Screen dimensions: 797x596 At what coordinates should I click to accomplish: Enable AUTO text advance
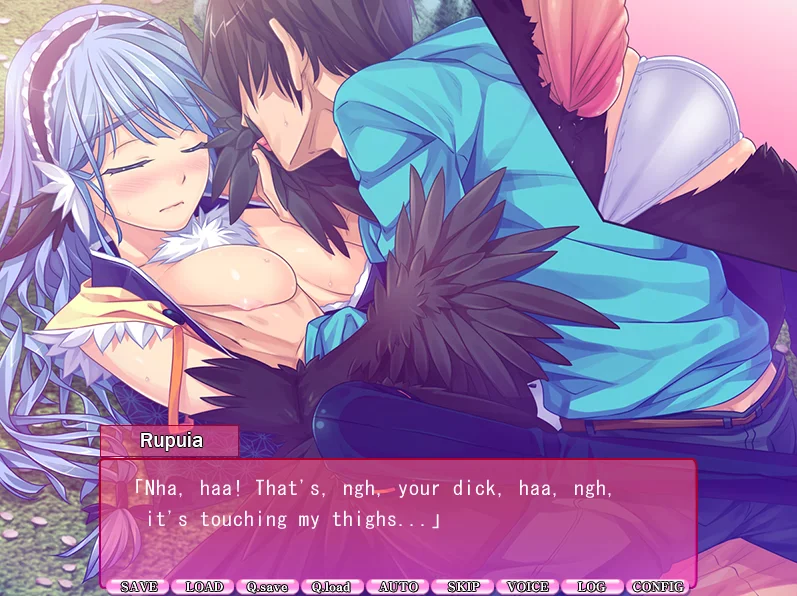tap(399, 587)
